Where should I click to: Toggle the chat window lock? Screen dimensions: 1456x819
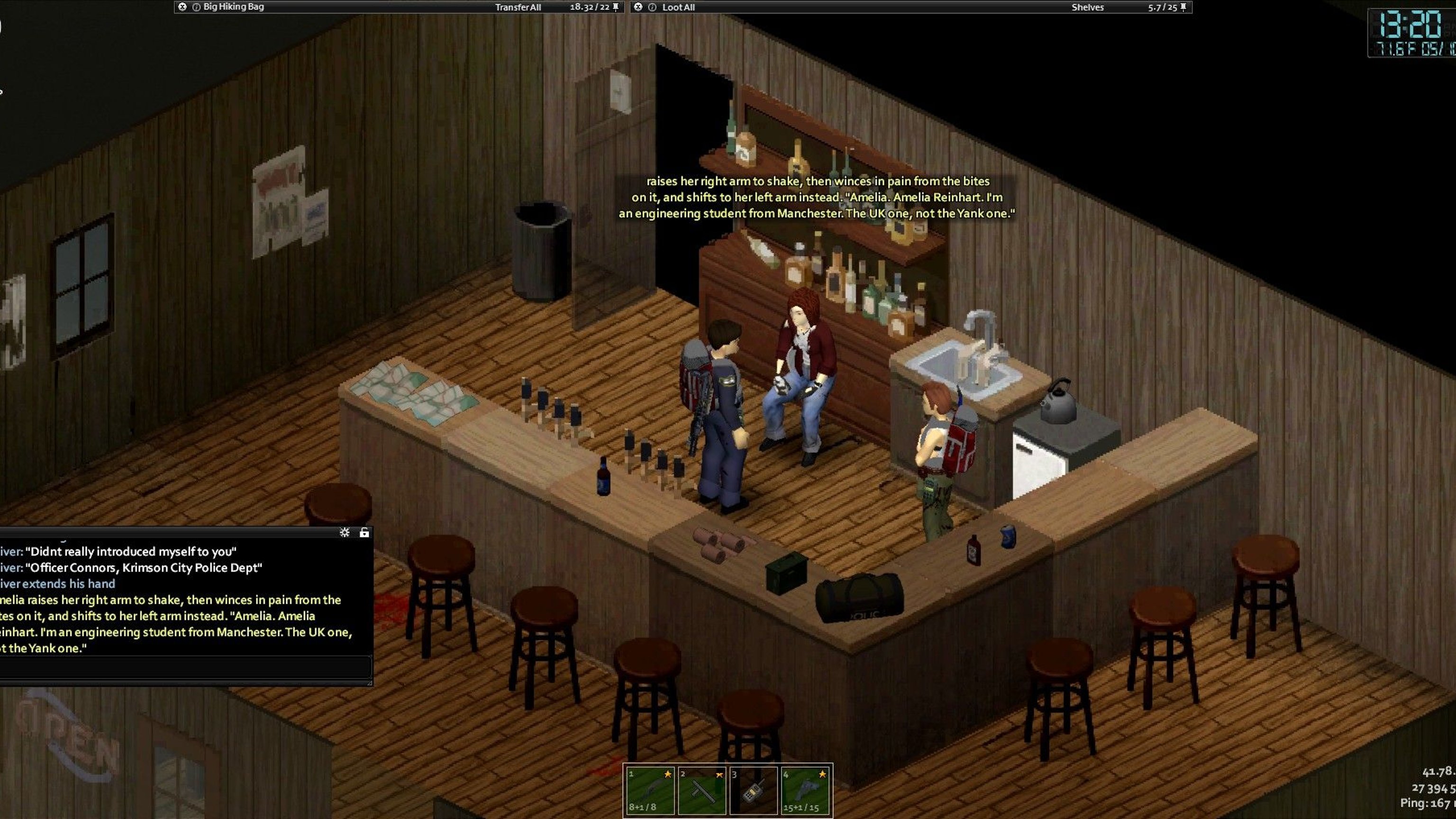(x=364, y=532)
